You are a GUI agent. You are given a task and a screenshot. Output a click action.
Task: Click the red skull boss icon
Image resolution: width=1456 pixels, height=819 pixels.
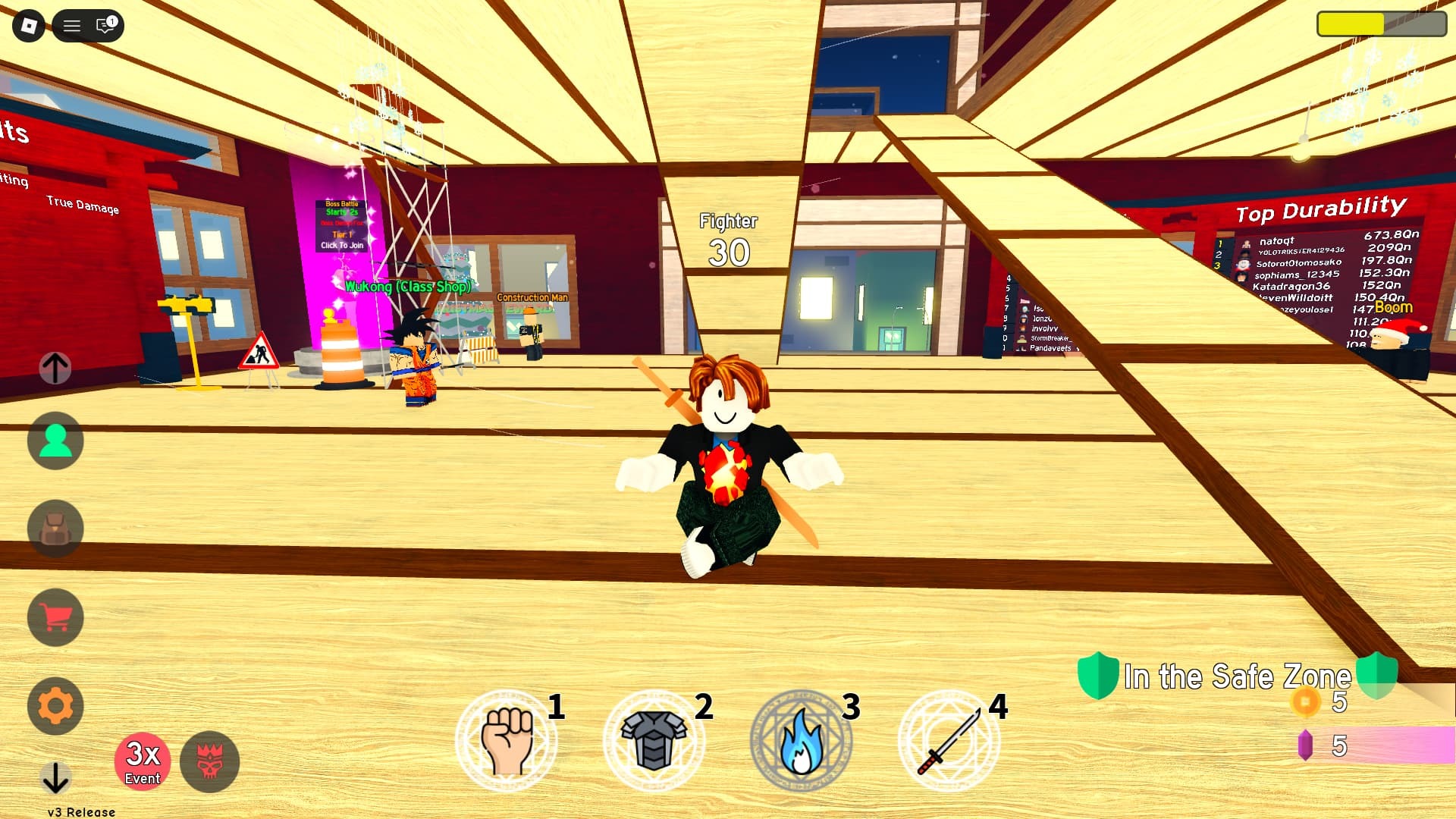(210, 762)
